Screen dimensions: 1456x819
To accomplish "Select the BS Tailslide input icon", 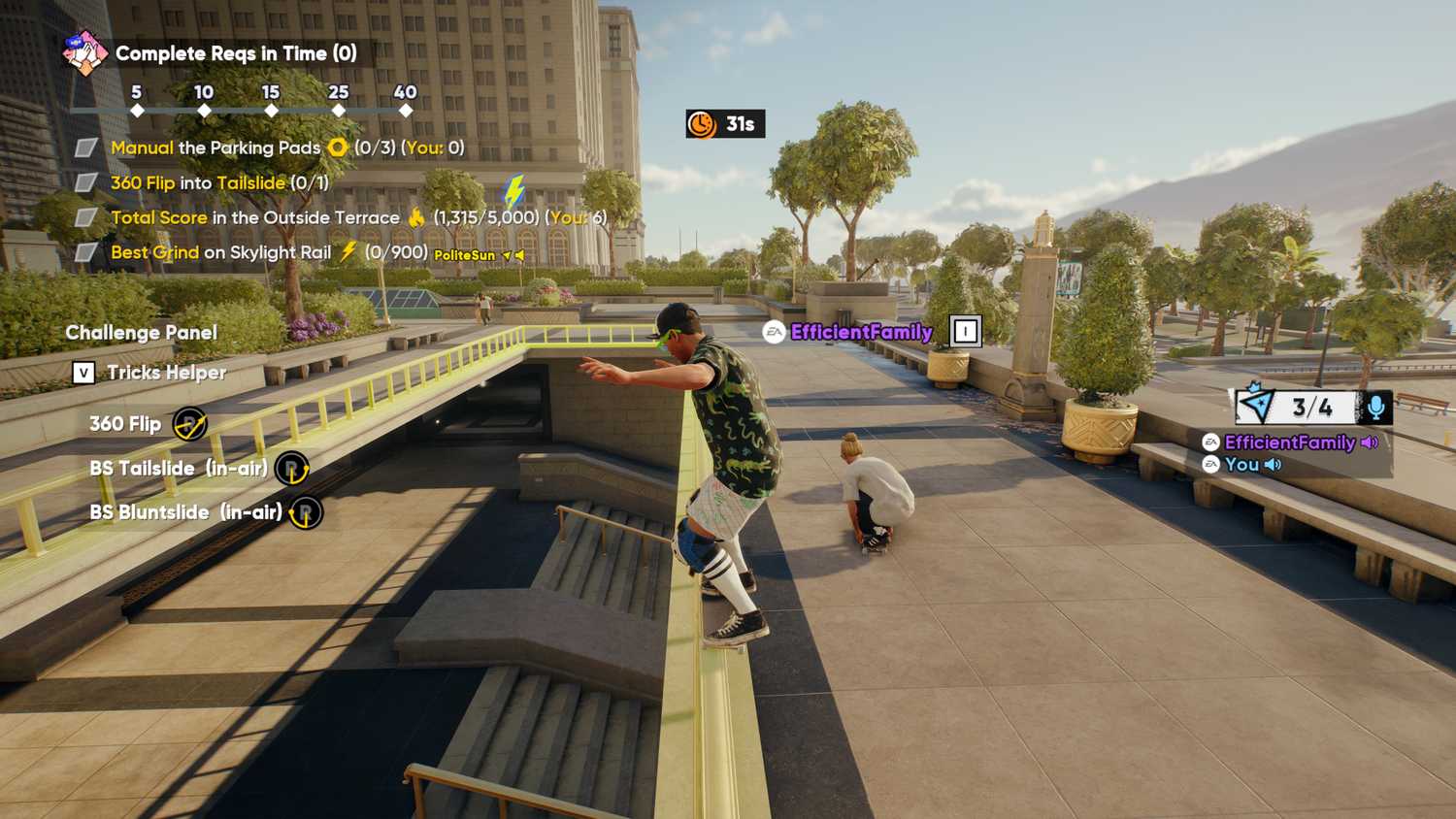I will tap(293, 468).
